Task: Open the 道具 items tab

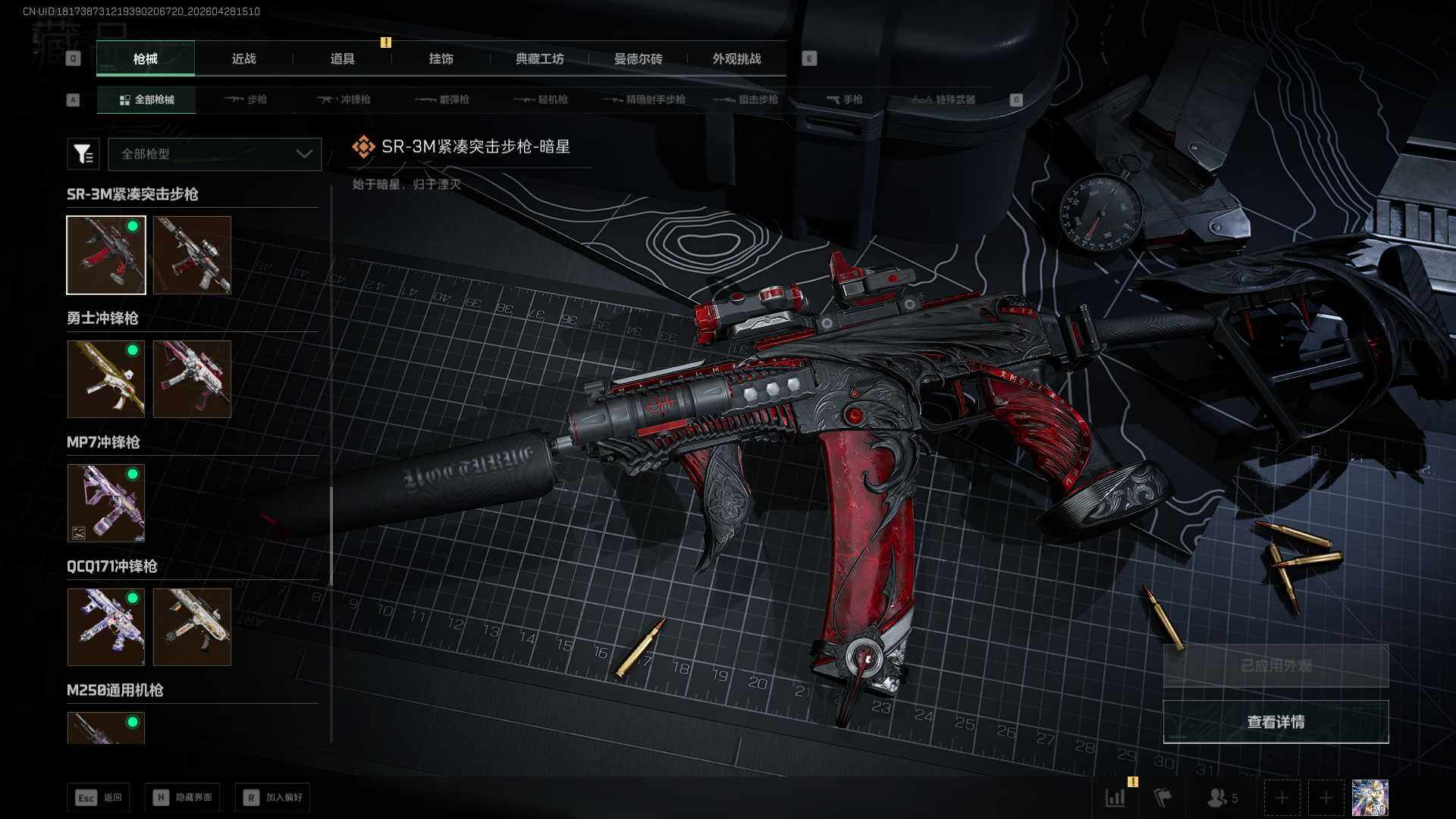Action: tap(342, 58)
